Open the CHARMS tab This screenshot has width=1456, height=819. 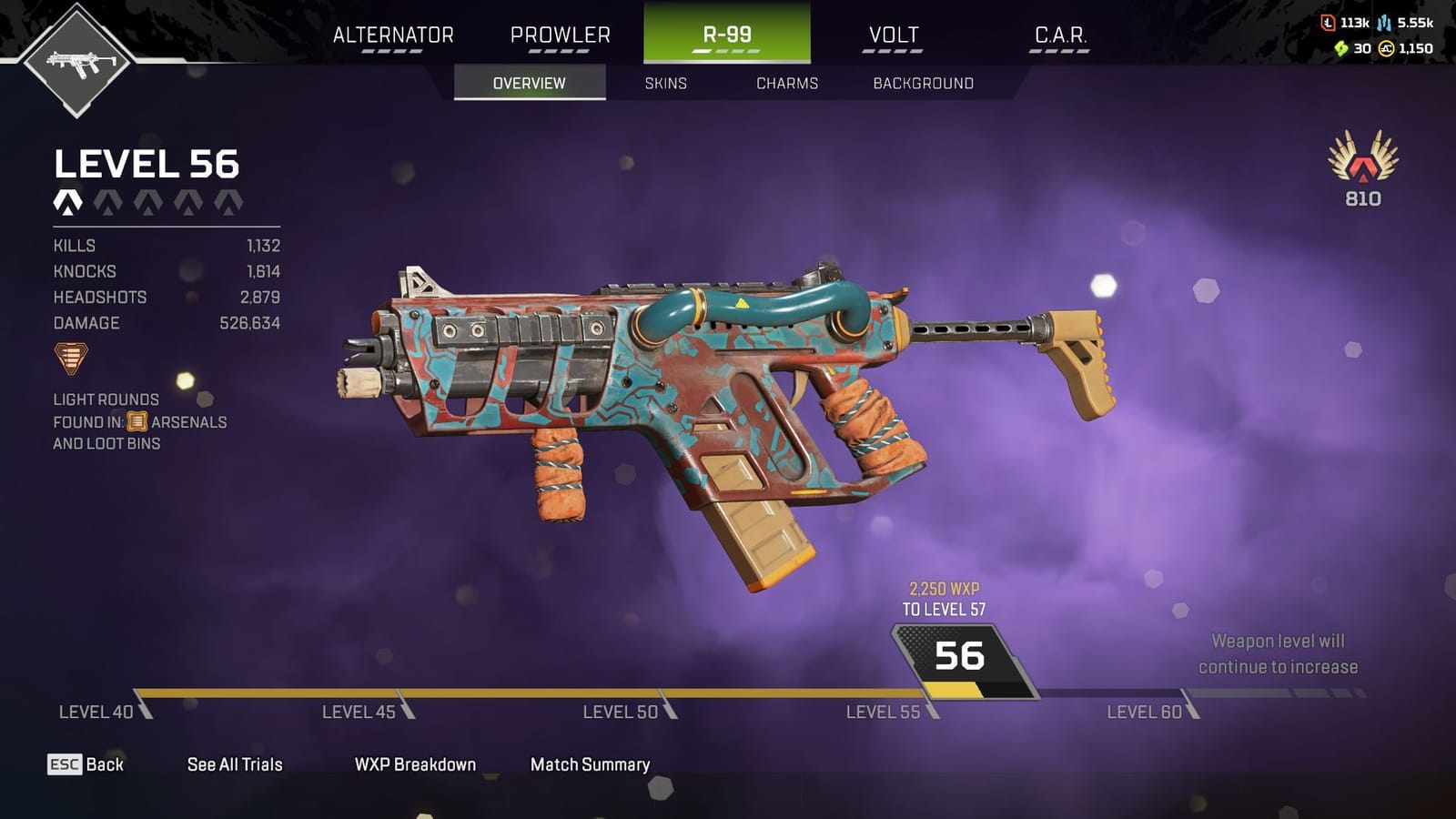click(788, 83)
